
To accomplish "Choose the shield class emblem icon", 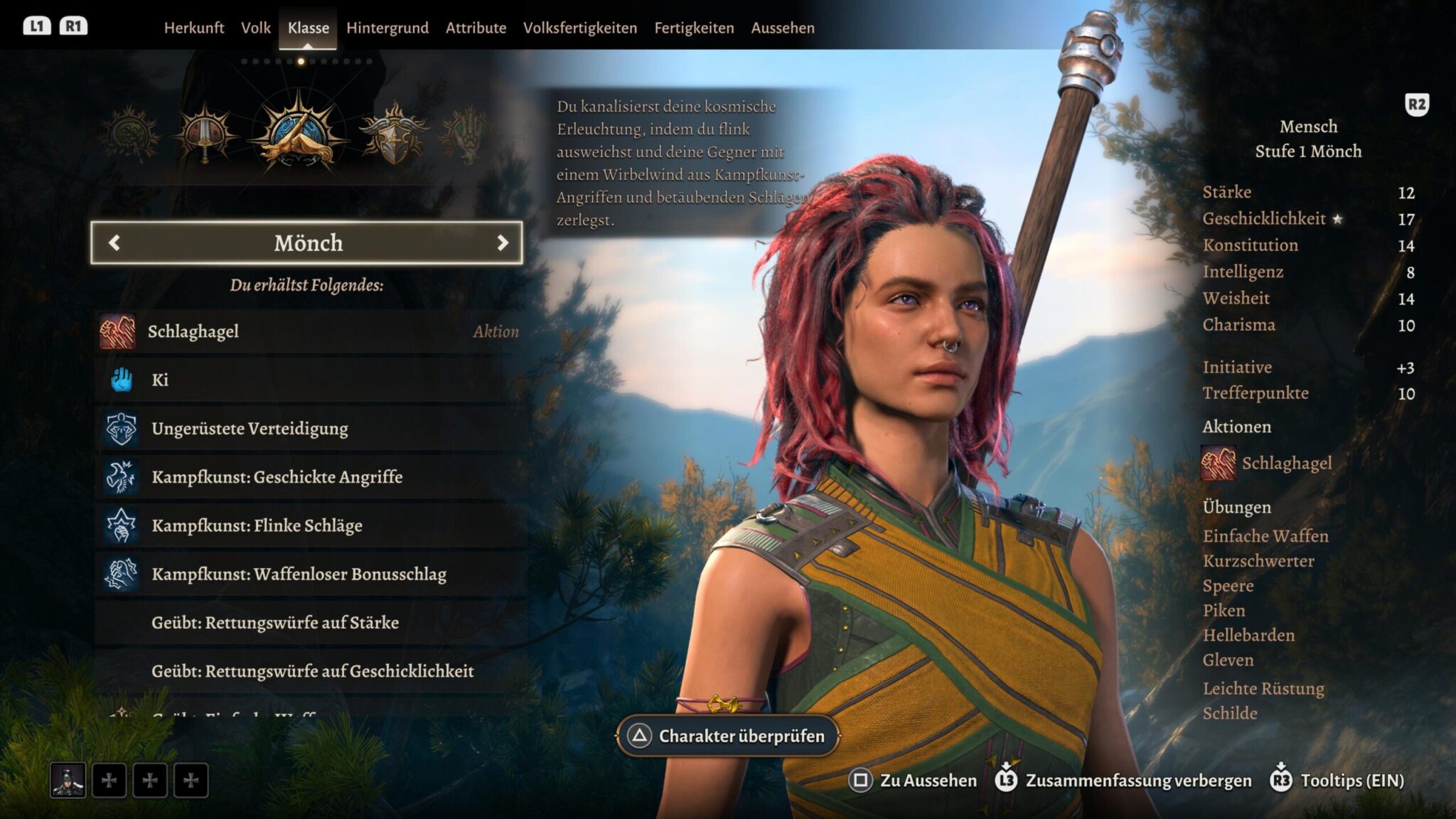I will pyautogui.click(x=393, y=134).
